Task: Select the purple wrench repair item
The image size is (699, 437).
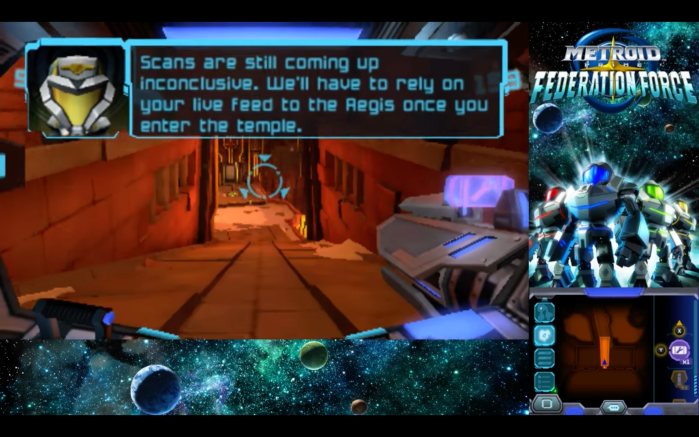Action: (x=680, y=350)
